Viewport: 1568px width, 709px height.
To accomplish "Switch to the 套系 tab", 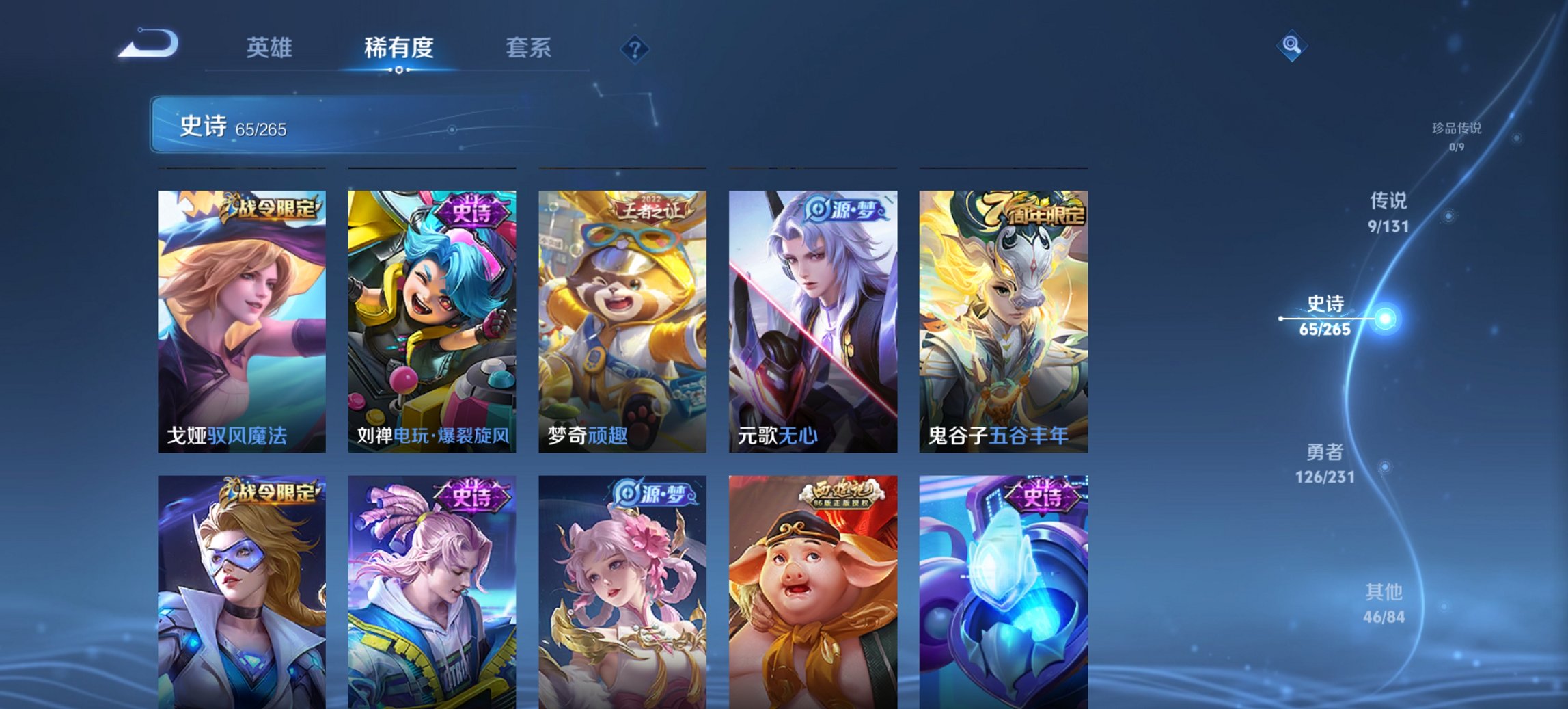I will (529, 47).
